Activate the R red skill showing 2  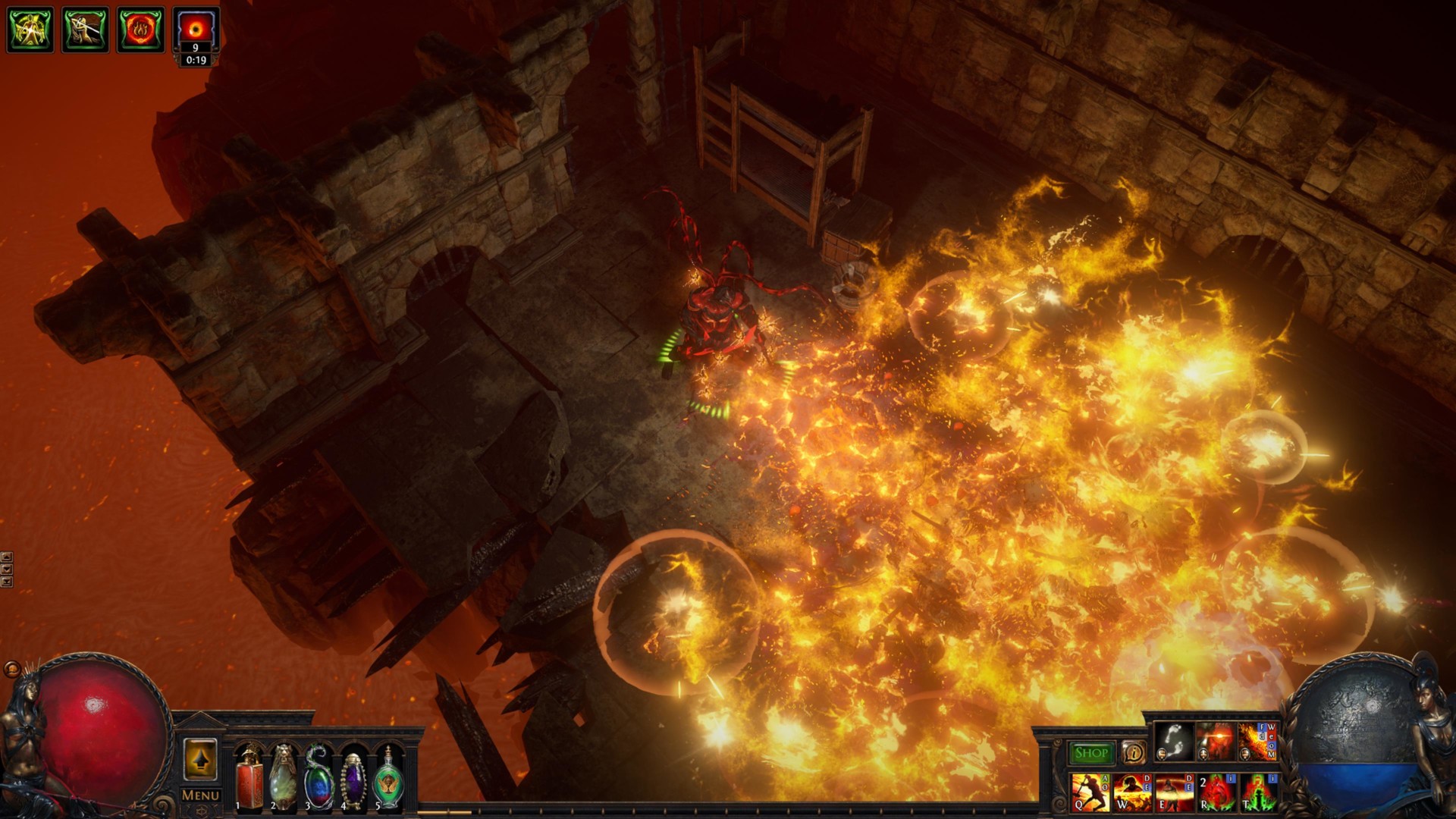[x=1216, y=792]
